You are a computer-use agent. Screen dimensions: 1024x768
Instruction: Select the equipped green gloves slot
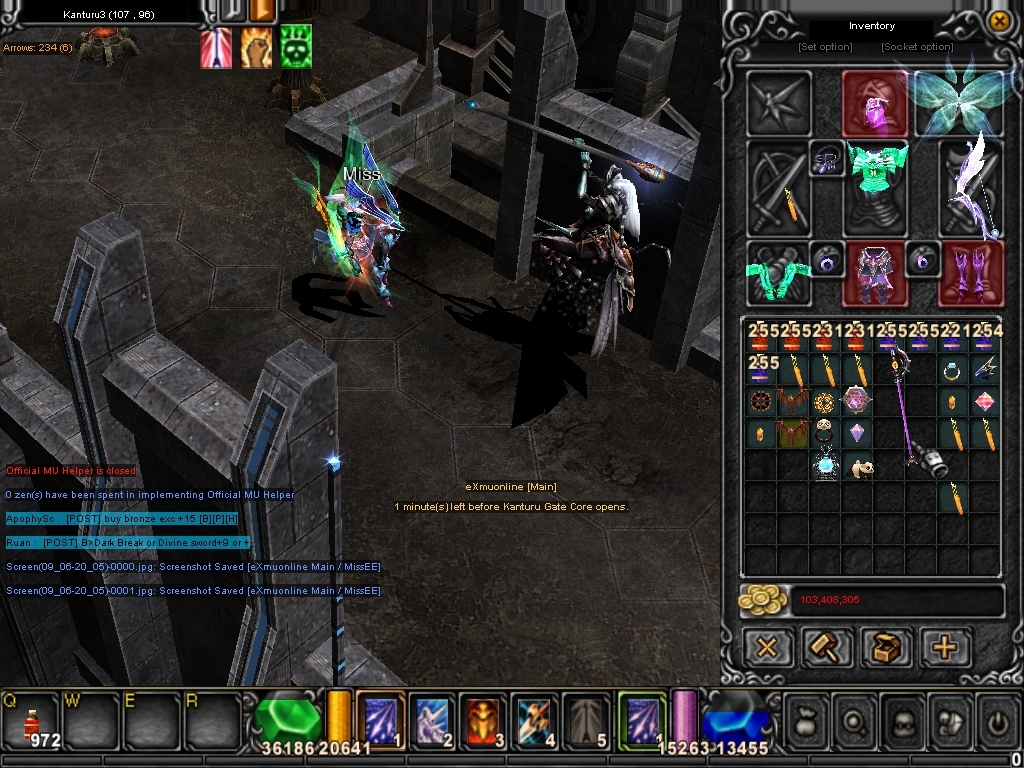pos(778,273)
